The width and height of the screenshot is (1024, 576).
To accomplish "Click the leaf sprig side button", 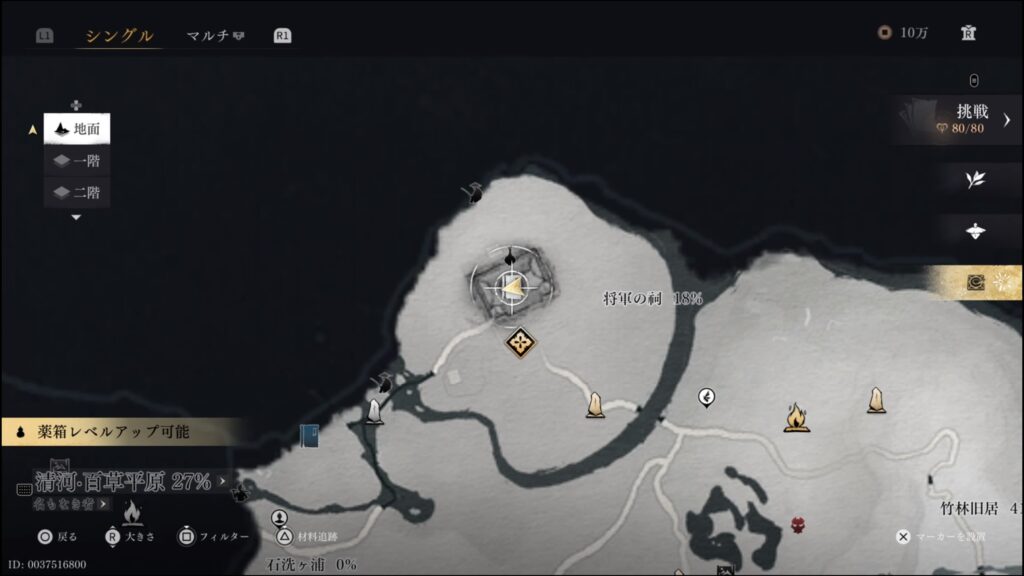I will point(975,180).
